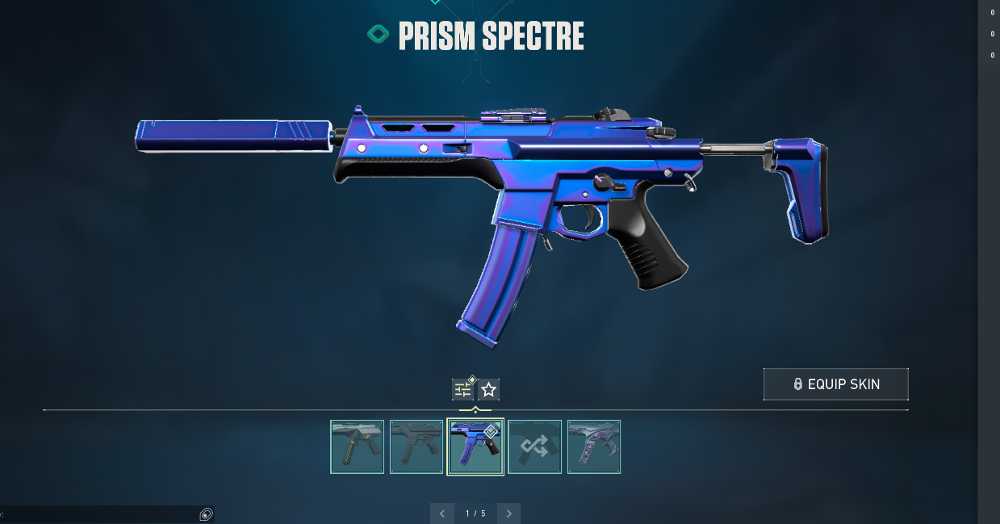1000x524 pixels.
Task: Select the purple patterned Spectre skin thumbnail
Action: point(594,446)
